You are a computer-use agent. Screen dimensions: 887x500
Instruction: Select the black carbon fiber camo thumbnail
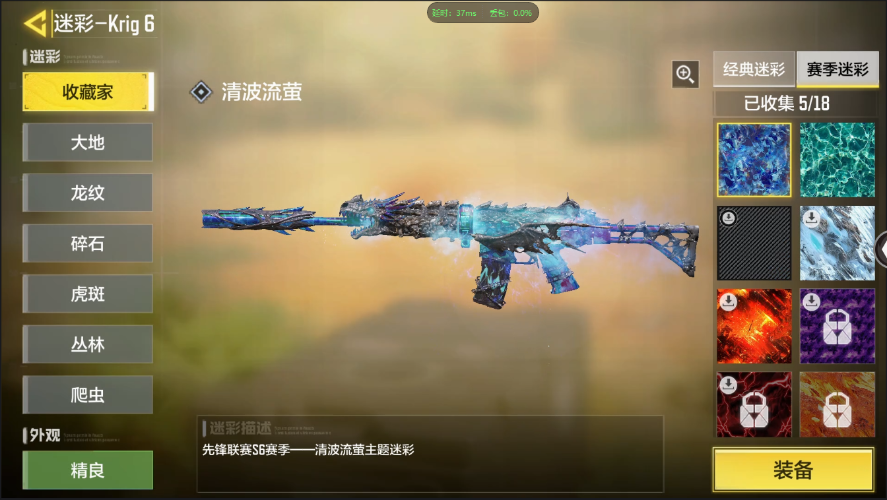pyautogui.click(x=754, y=243)
